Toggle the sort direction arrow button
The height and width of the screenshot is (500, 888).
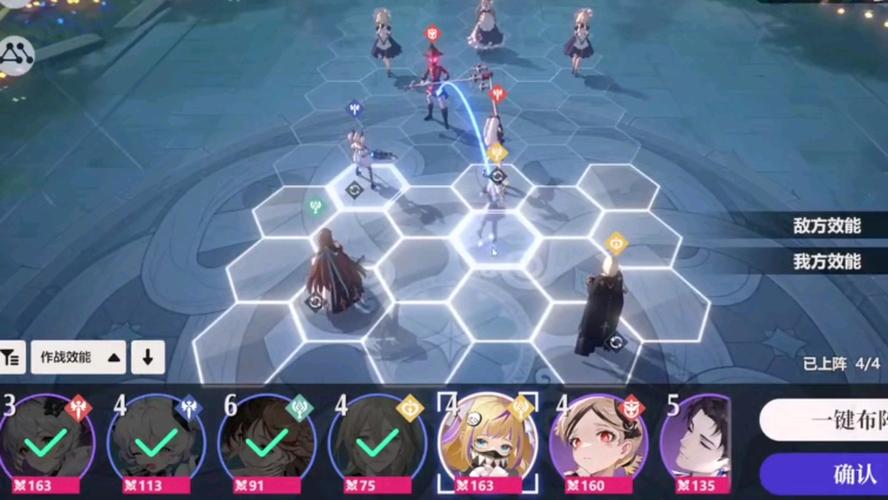click(x=147, y=356)
